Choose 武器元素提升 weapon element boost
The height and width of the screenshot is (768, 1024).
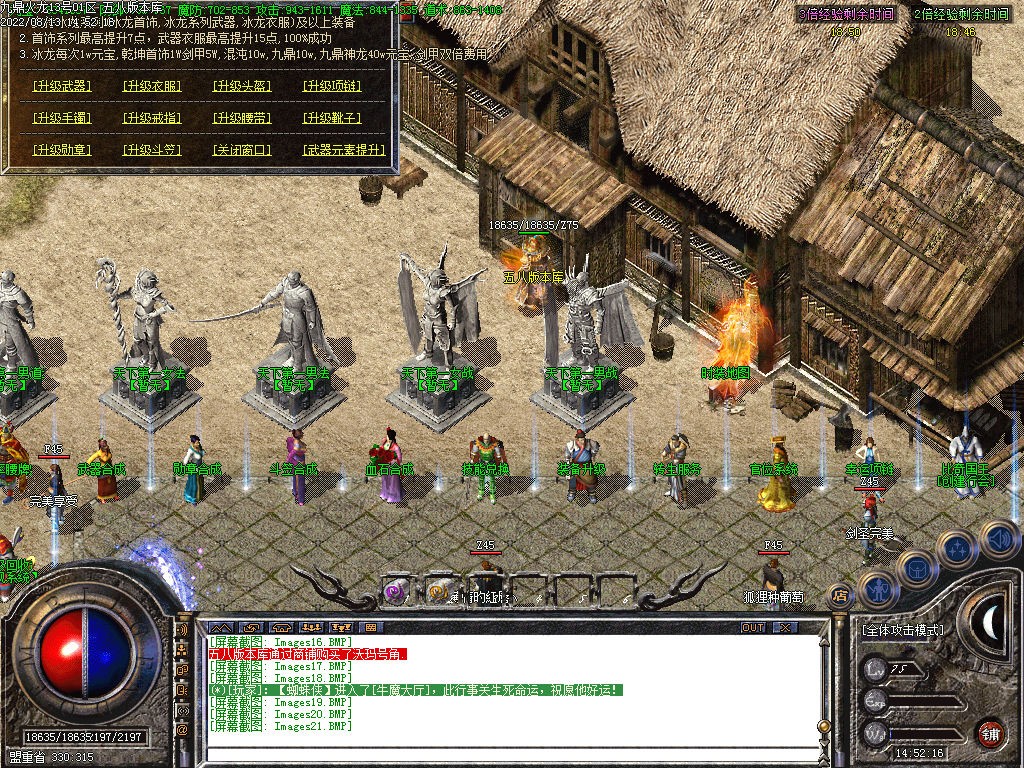point(344,150)
